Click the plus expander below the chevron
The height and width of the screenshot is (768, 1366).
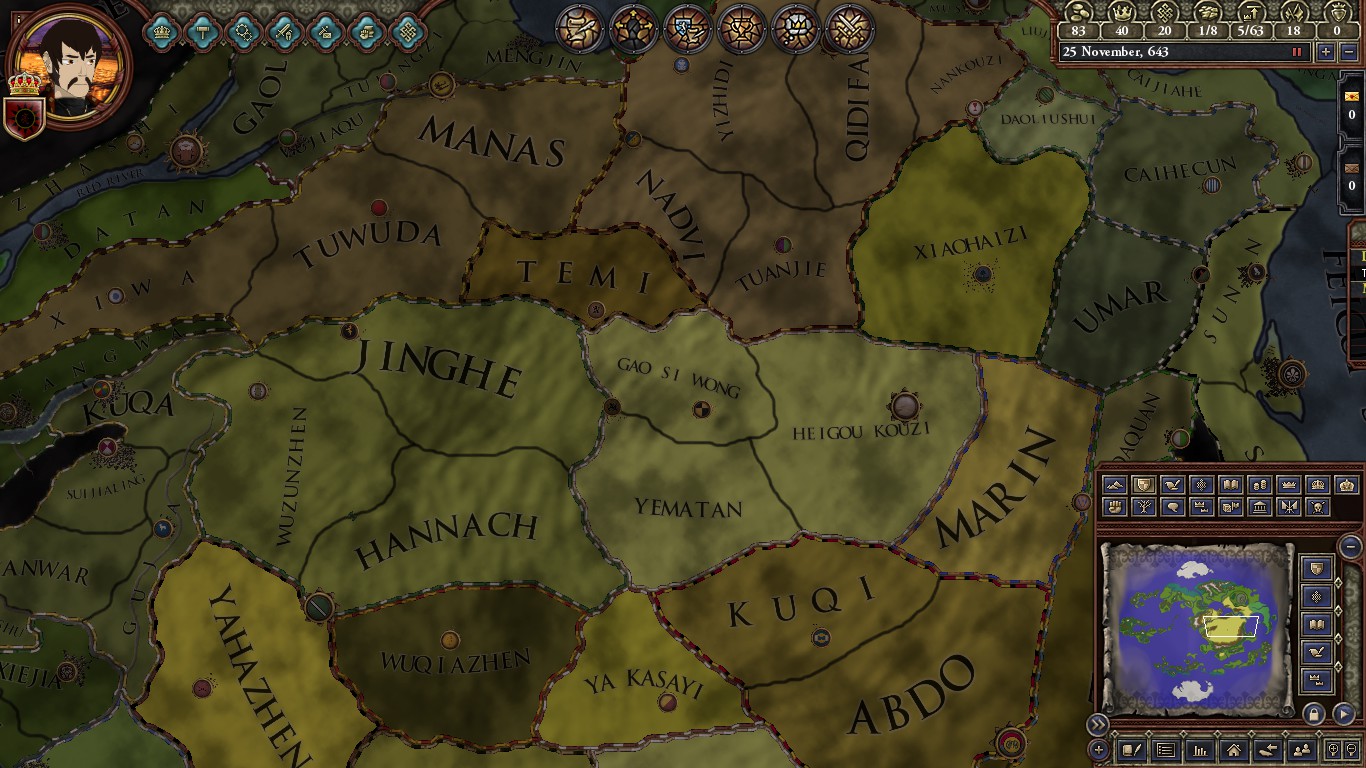pyautogui.click(x=1098, y=748)
